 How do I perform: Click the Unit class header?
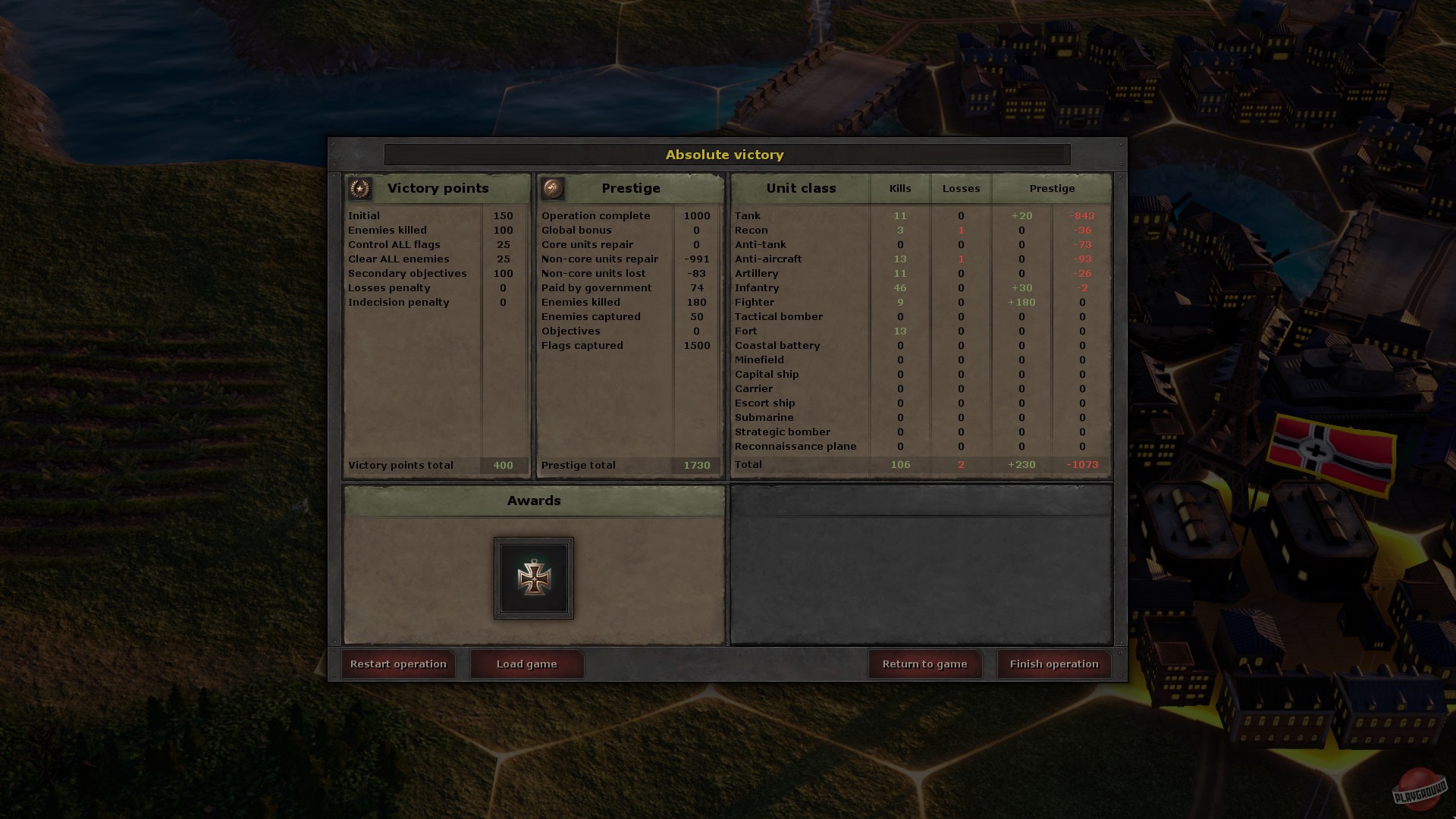point(800,188)
